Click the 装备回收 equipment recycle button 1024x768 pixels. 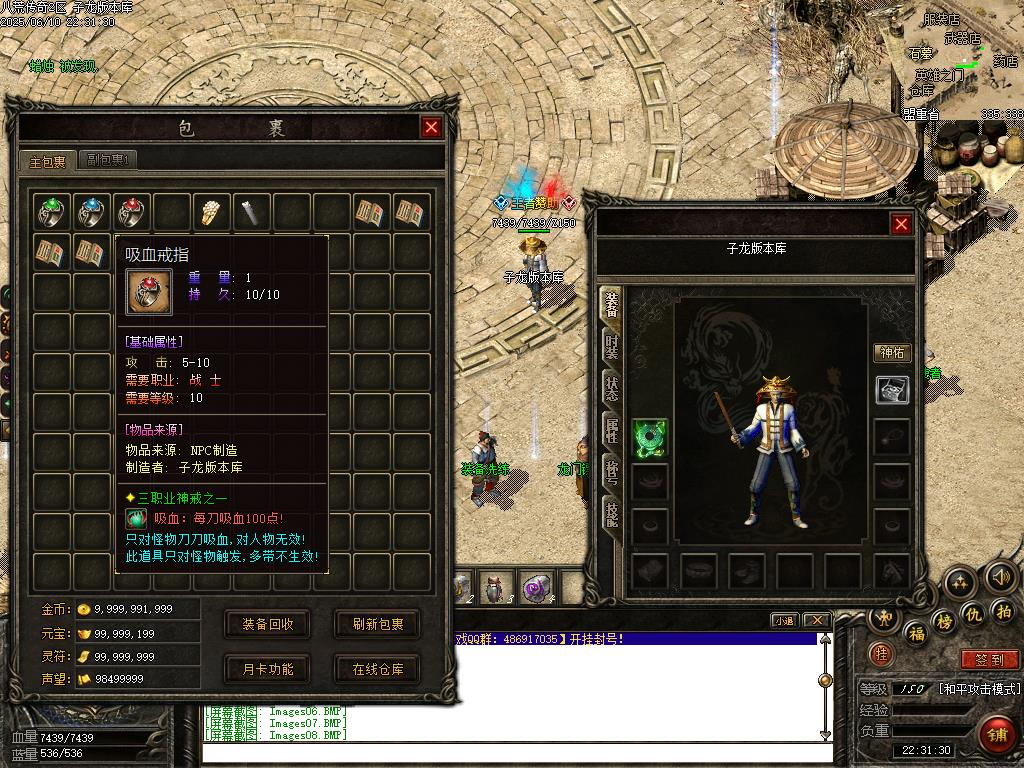pos(268,624)
